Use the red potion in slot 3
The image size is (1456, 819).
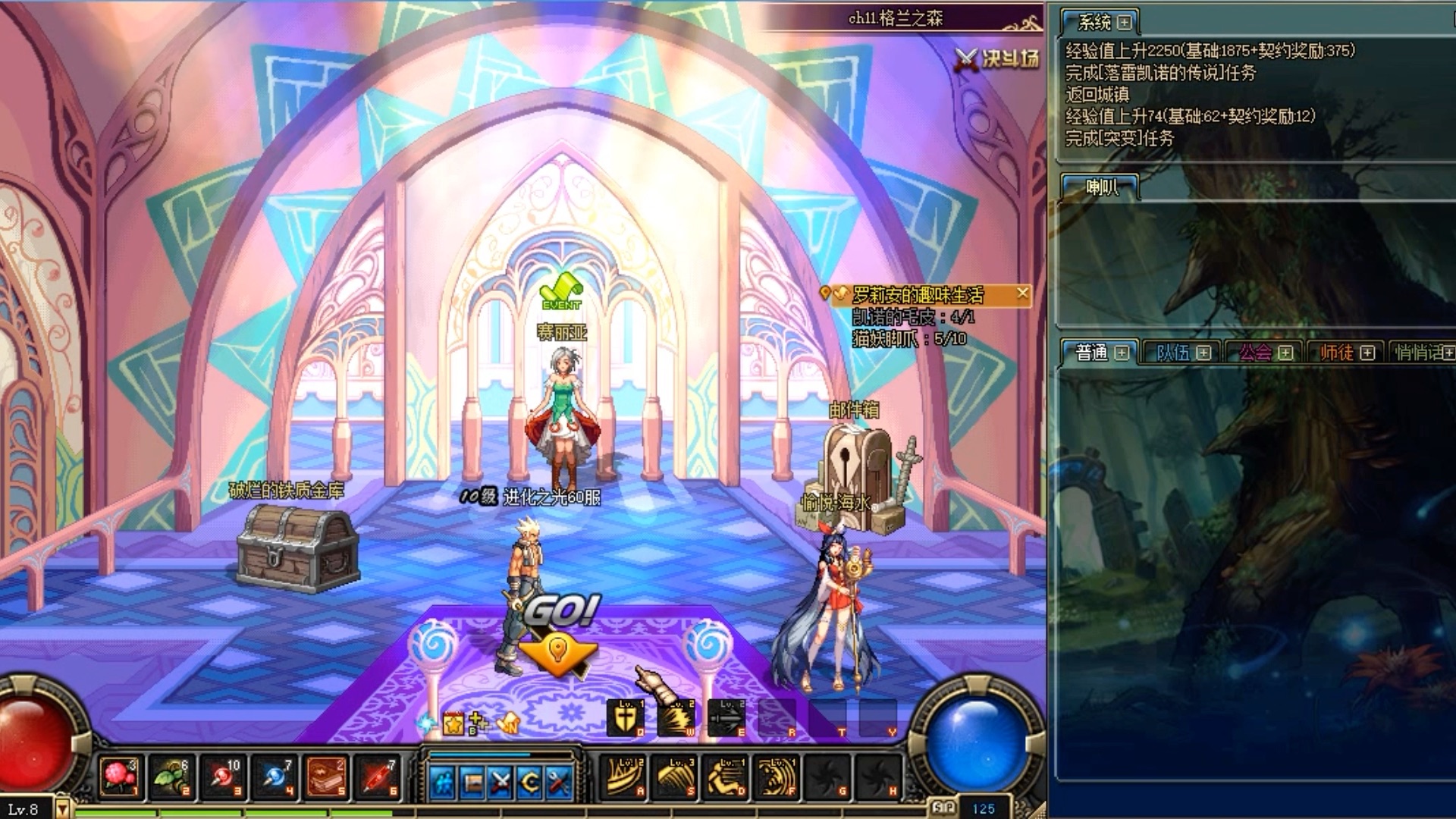(223, 777)
